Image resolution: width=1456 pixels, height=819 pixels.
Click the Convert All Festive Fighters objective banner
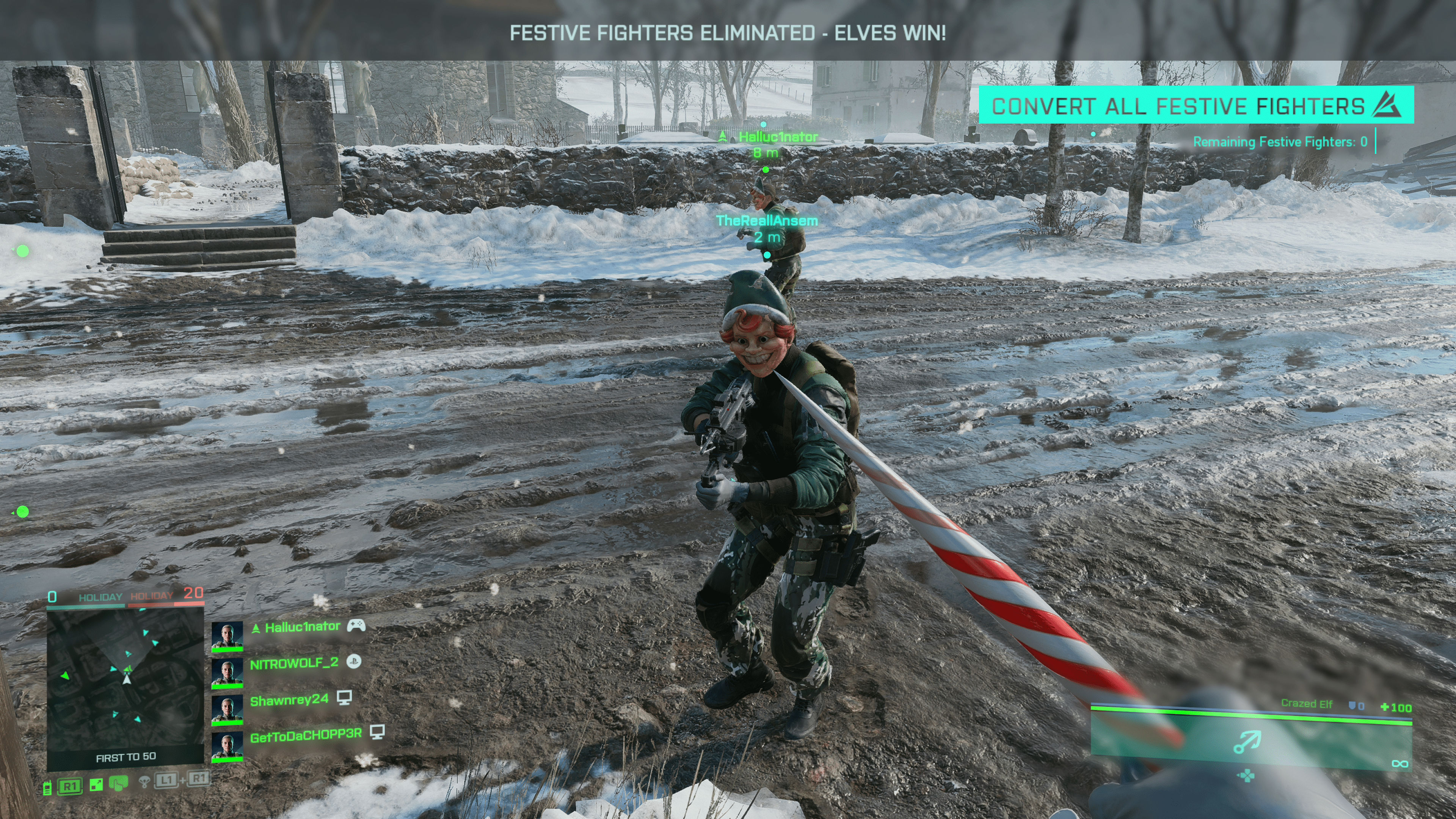tap(1196, 106)
